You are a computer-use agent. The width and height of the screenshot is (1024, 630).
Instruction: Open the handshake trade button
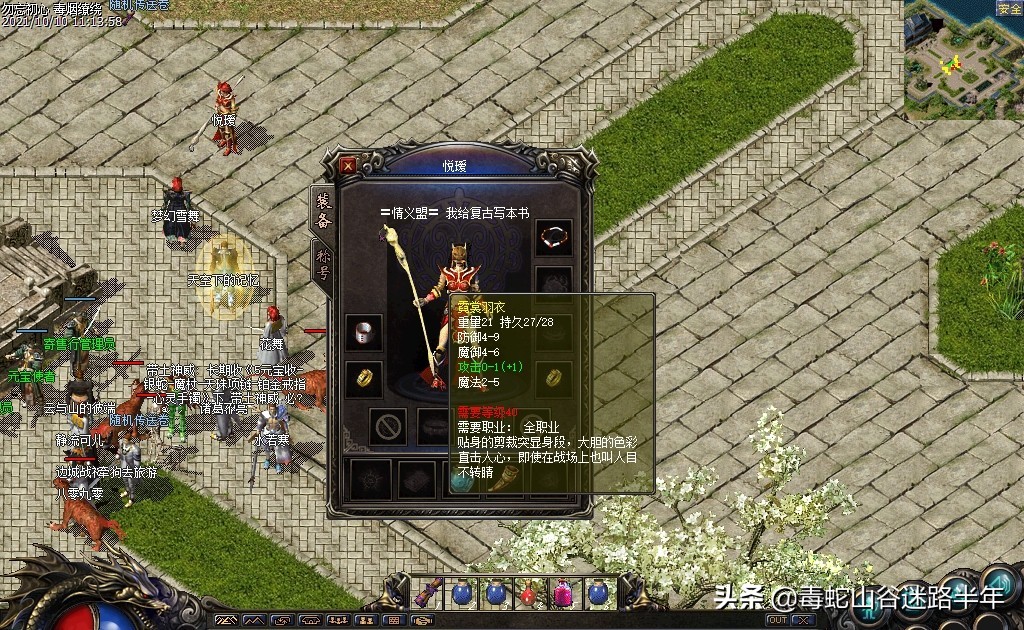tap(421, 621)
